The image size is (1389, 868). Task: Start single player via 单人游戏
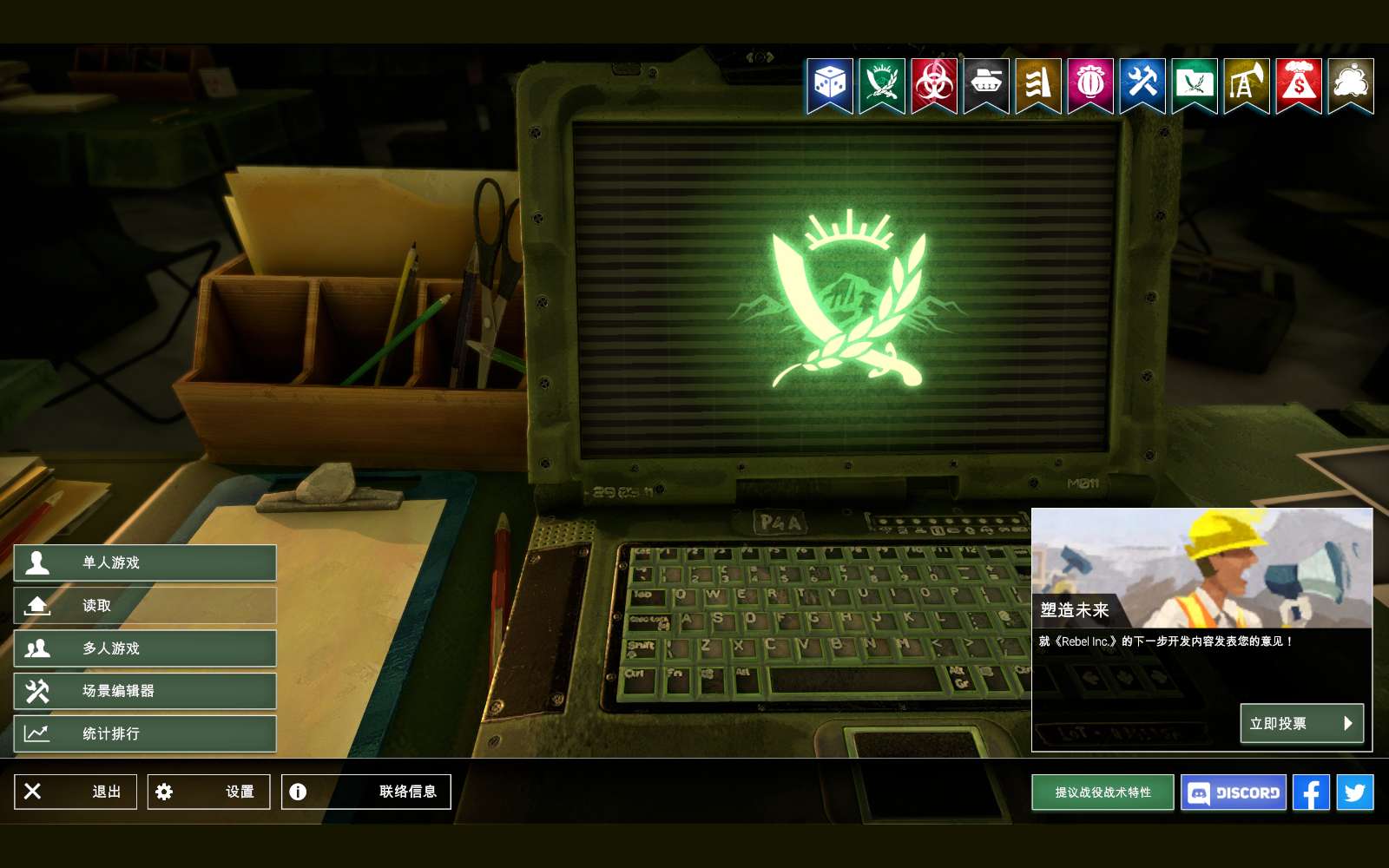pos(145,562)
